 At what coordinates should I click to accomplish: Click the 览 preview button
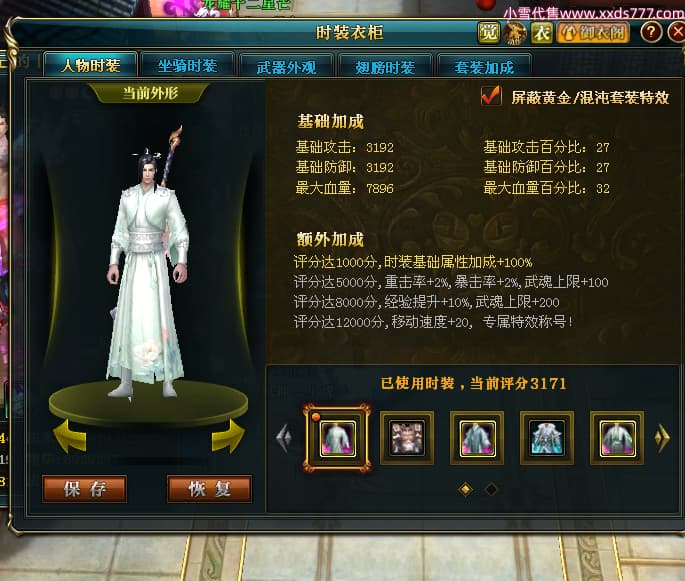[489, 33]
